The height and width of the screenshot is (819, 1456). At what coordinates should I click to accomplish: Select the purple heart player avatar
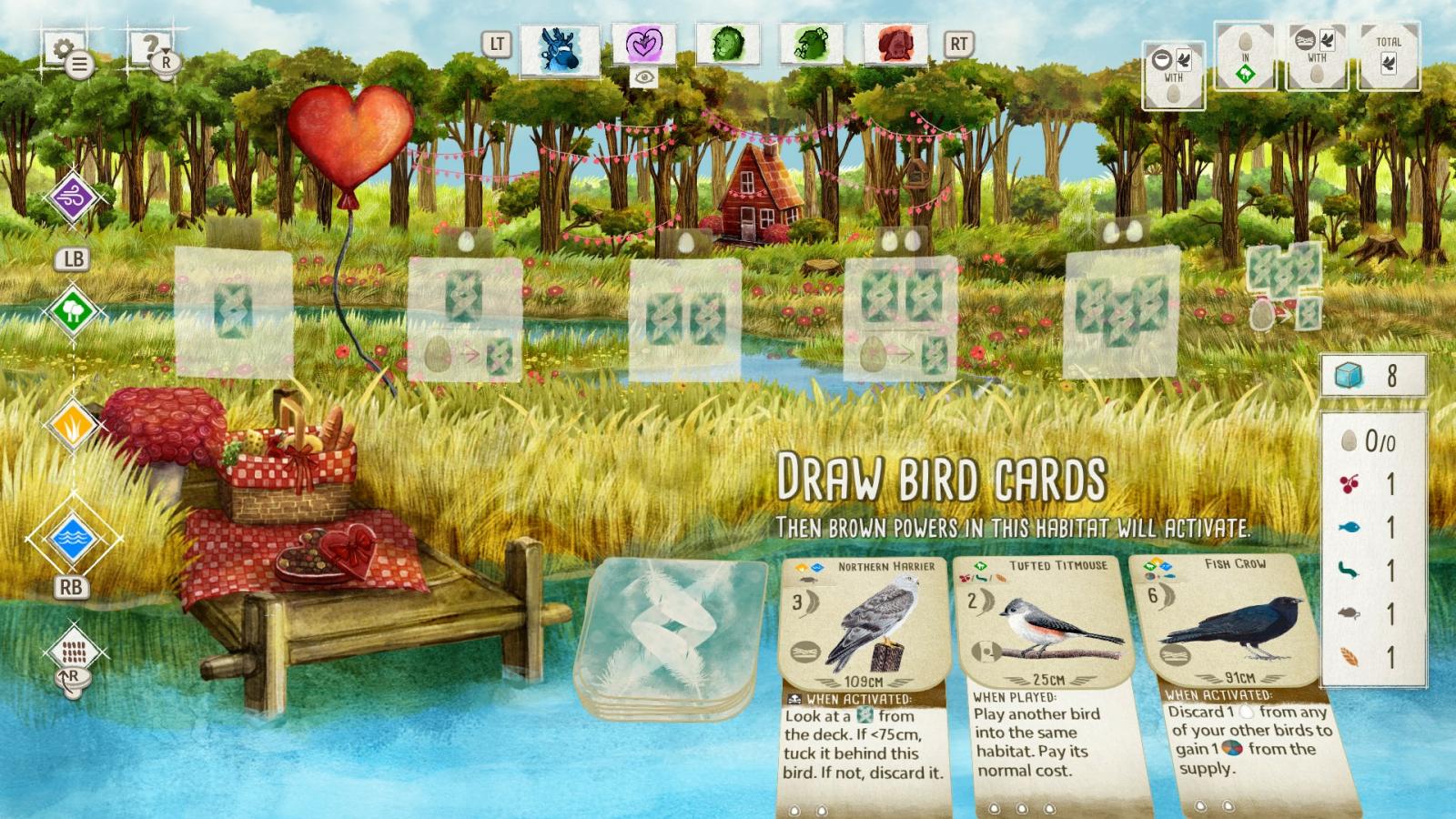coord(643,44)
